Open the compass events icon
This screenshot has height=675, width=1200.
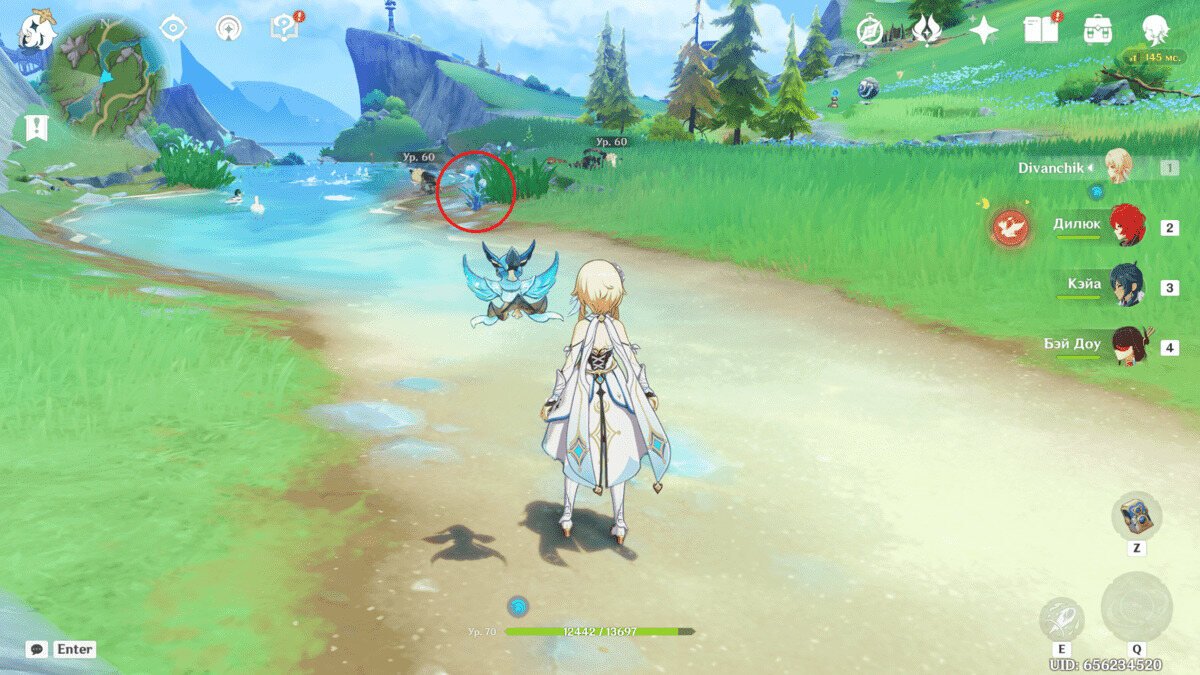[871, 31]
